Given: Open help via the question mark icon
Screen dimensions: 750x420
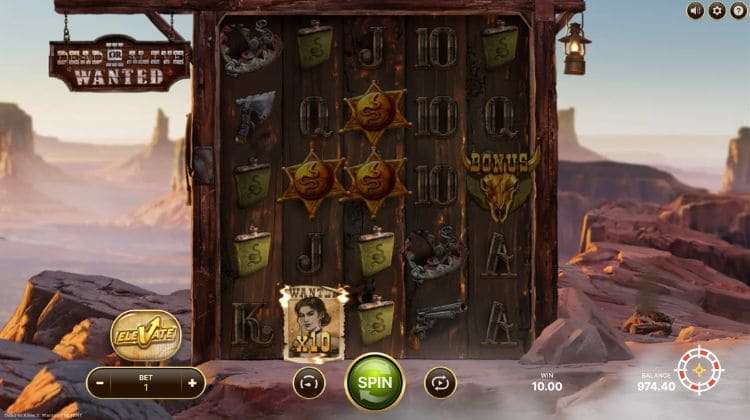Looking at the screenshot, I should click(x=736, y=10).
